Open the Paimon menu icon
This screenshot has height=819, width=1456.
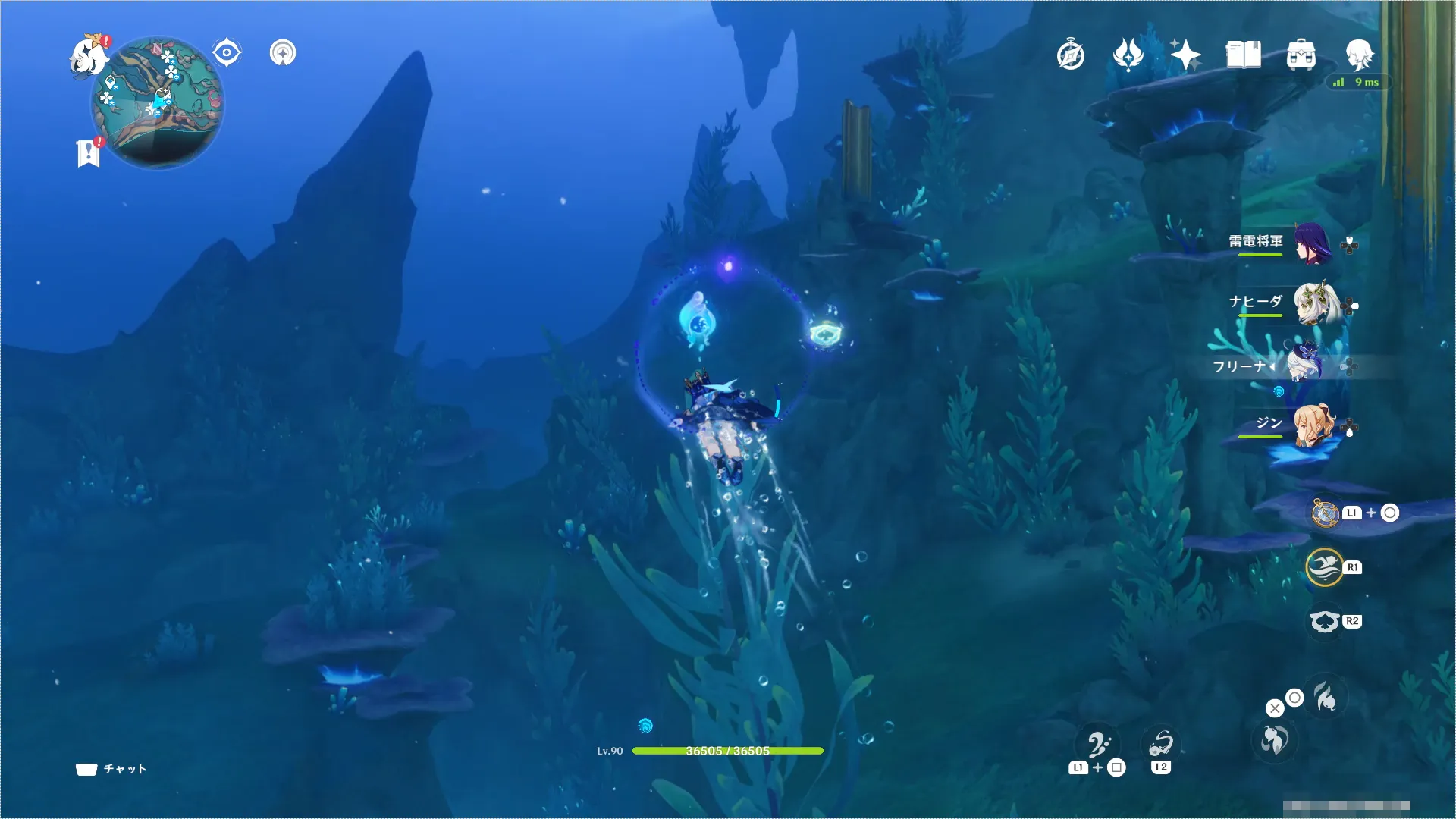point(89,57)
